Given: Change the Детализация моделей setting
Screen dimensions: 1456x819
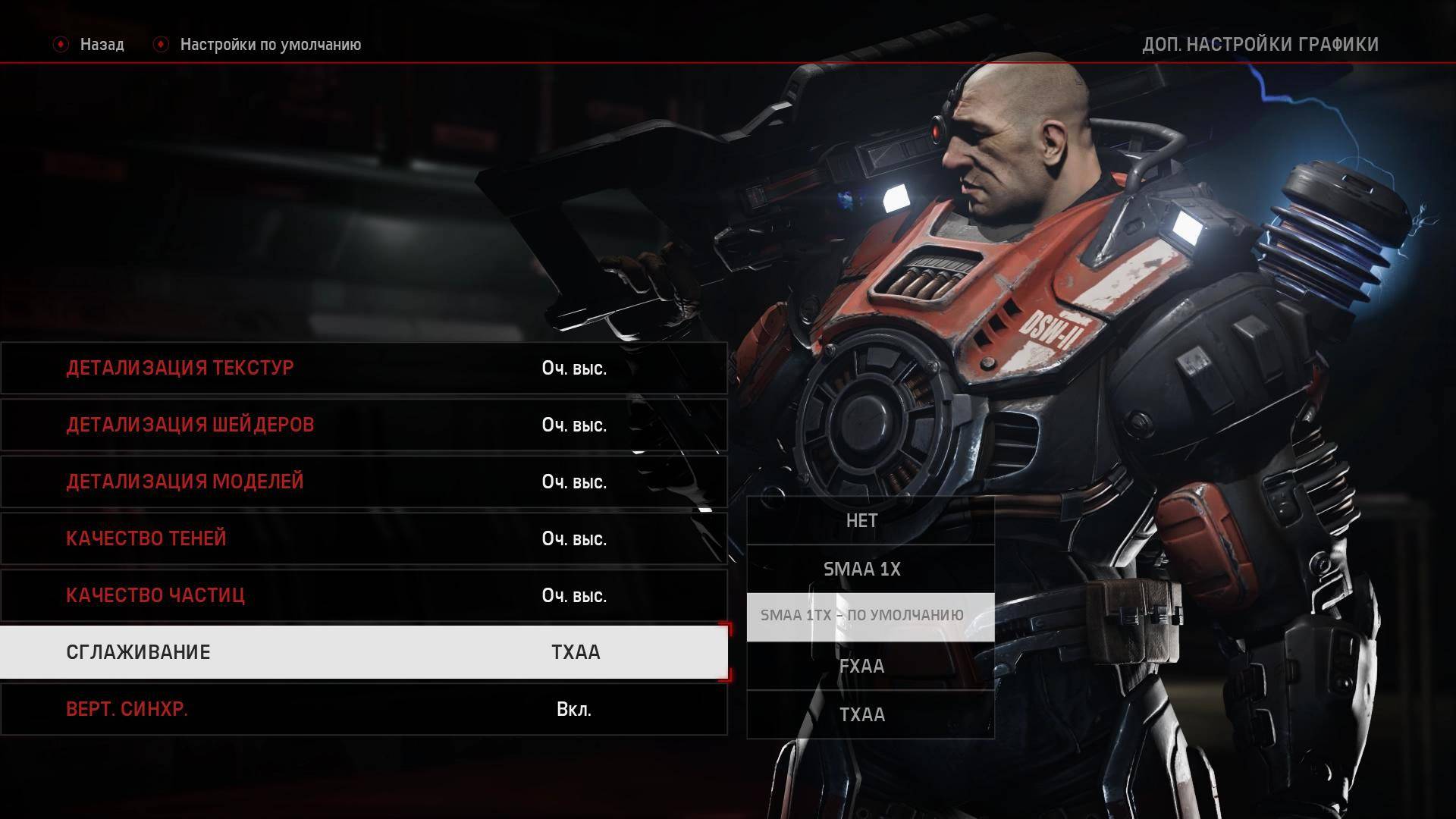Looking at the screenshot, I should coord(364,482).
